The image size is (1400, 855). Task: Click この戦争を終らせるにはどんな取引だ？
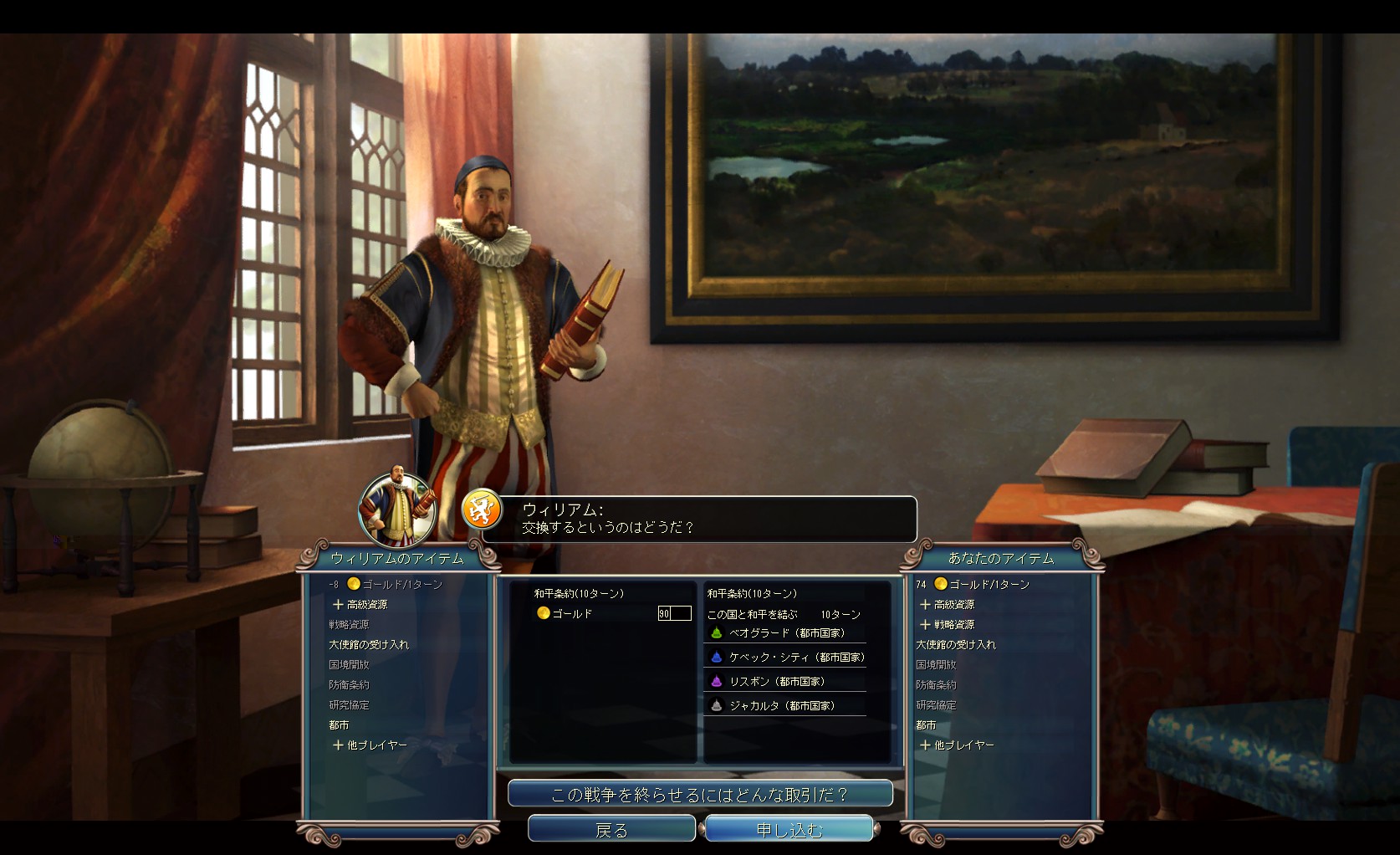(700, 792)
